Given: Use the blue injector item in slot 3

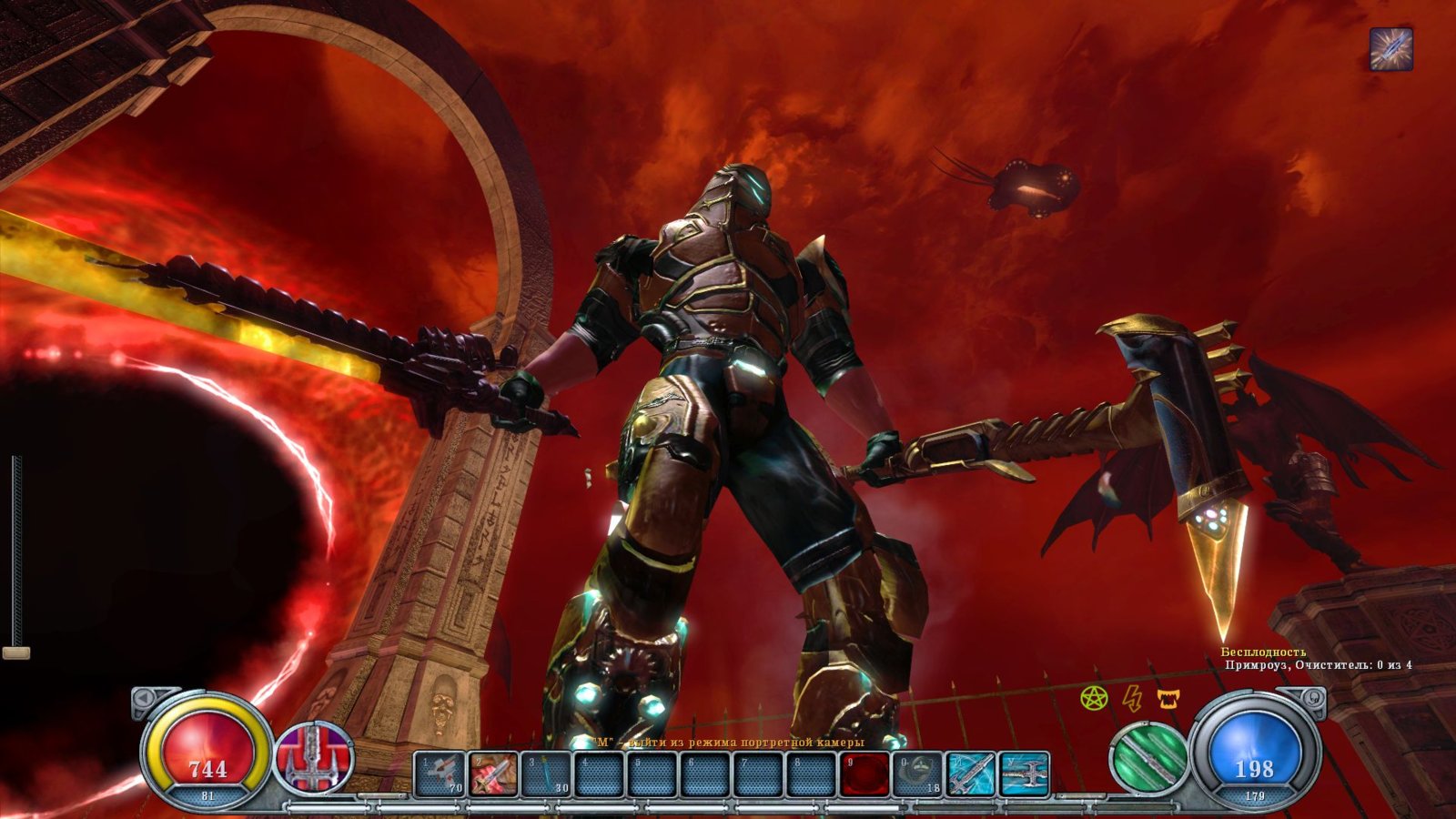Looking at the screenshot, I should [546, 774].
